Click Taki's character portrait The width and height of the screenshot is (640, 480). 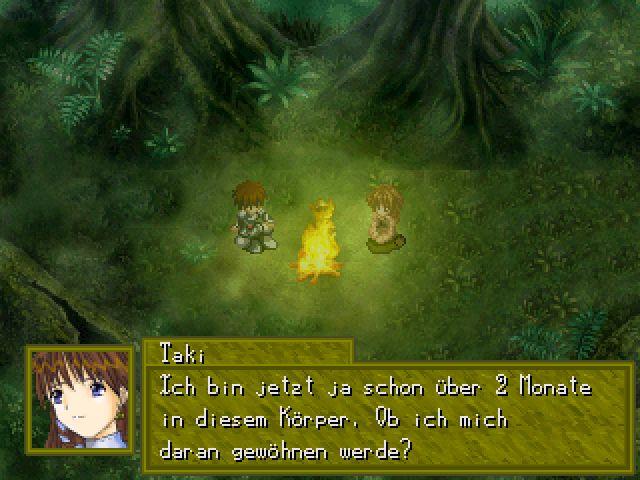[80, 398]
